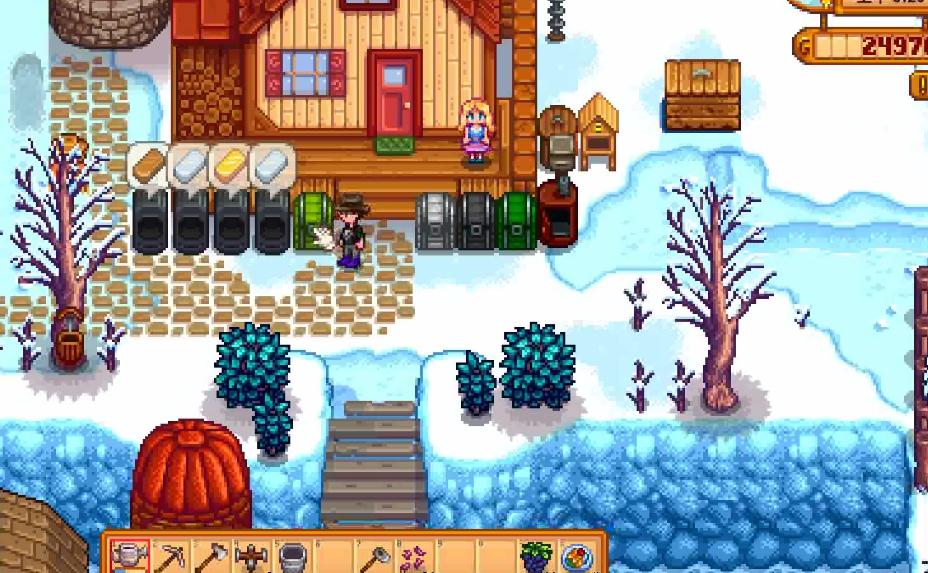This screenshot has width=928, height=573.
Task: Select the cross-shaped wooden item slot
Action: 251,557
